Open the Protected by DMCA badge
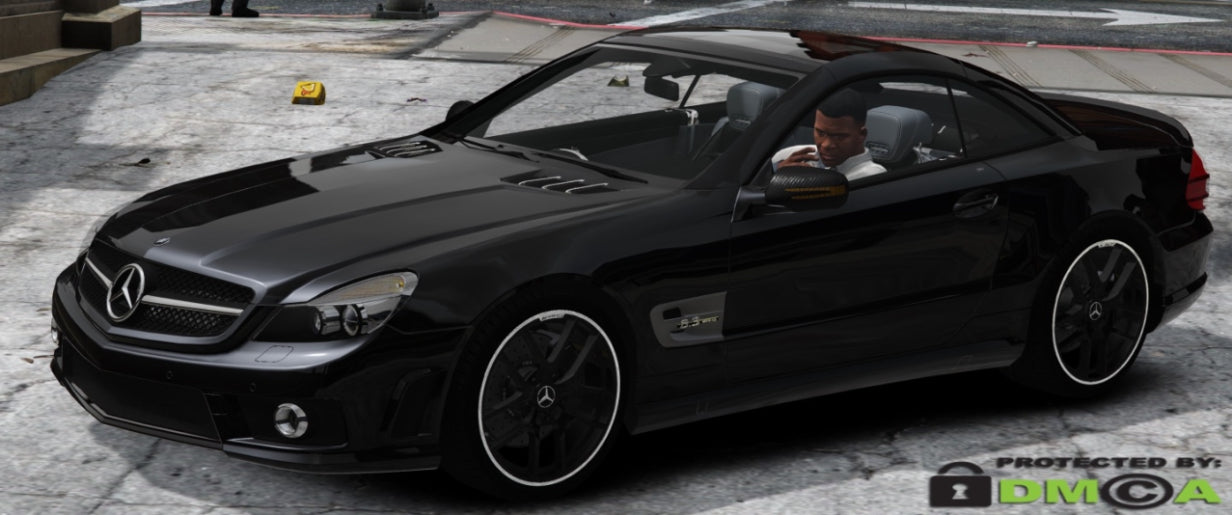Viewport: 1232px width, 515px height. (x=1075, y=482)
